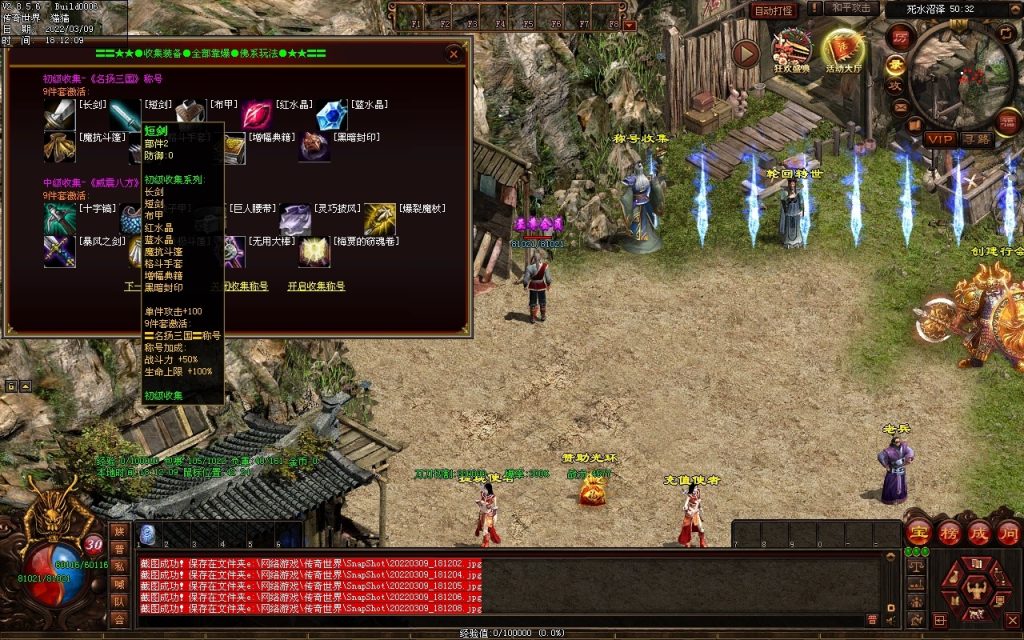This screenshot has height=640, width=1024.
Task: Activate the 寻路 pathfinding button
Action: (977, 138)
